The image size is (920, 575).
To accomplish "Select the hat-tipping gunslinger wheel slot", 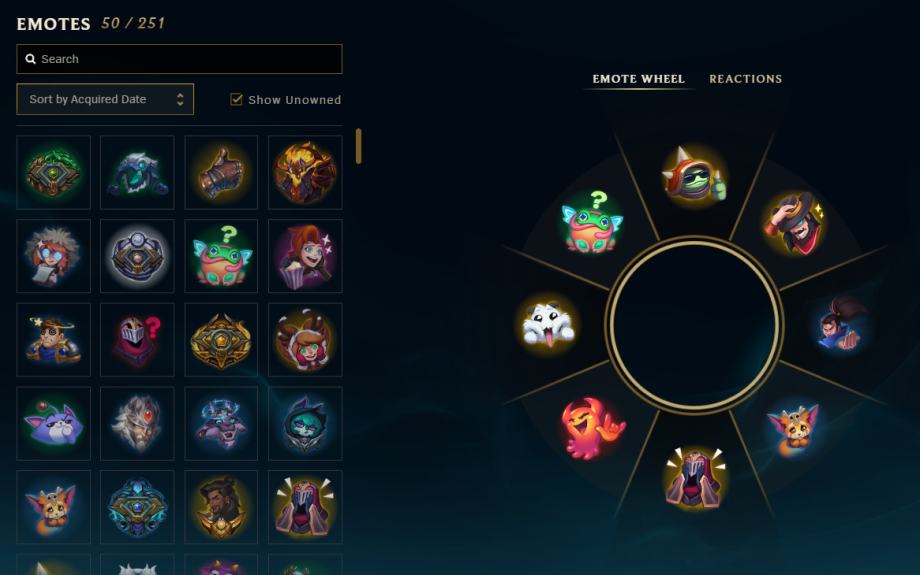I will pyautogui.click(x=794, y=222).
